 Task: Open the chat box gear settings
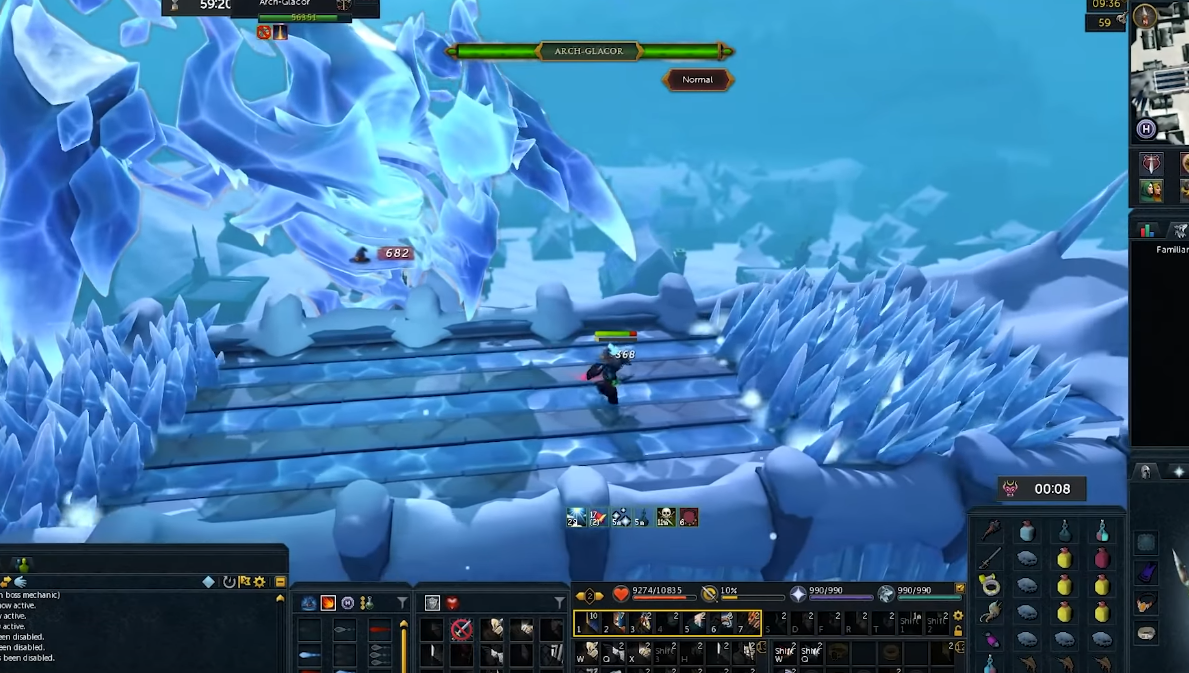coord(260,582)
